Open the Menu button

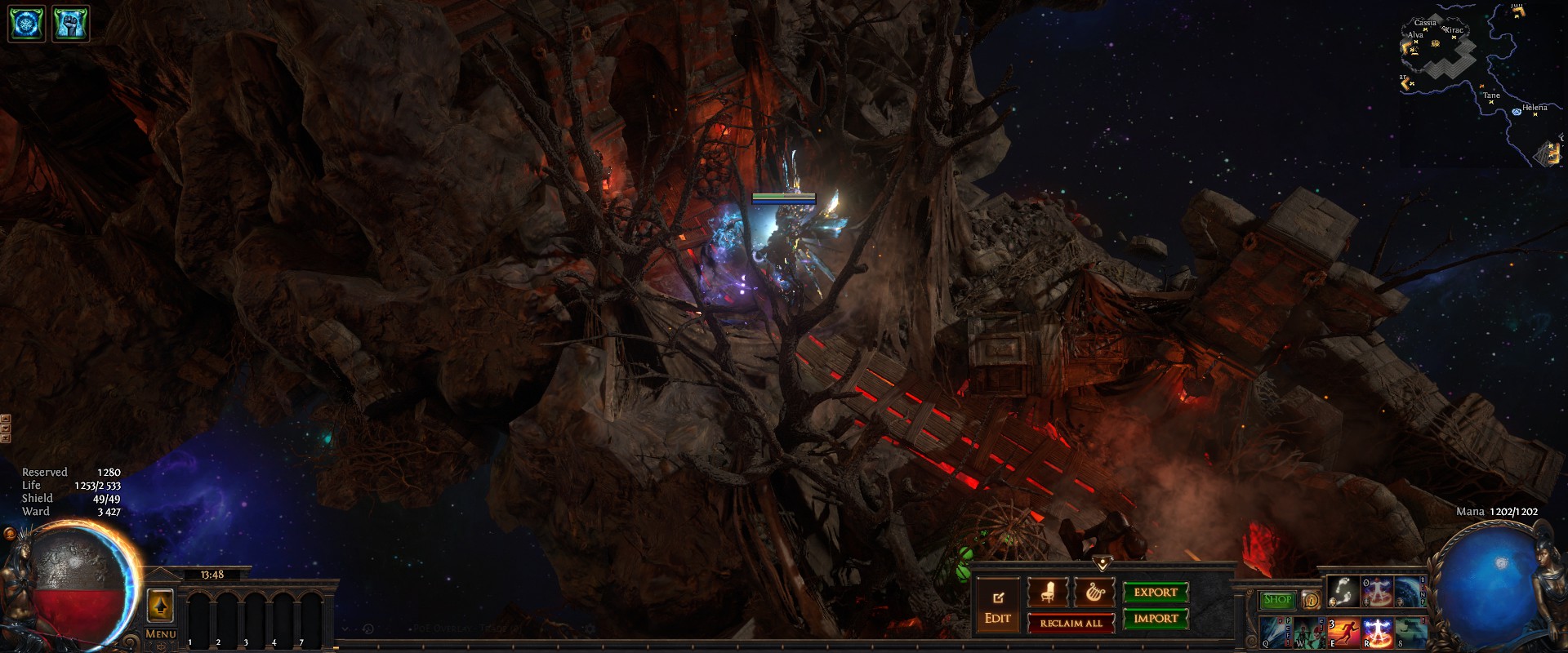(x=161, y=633)
